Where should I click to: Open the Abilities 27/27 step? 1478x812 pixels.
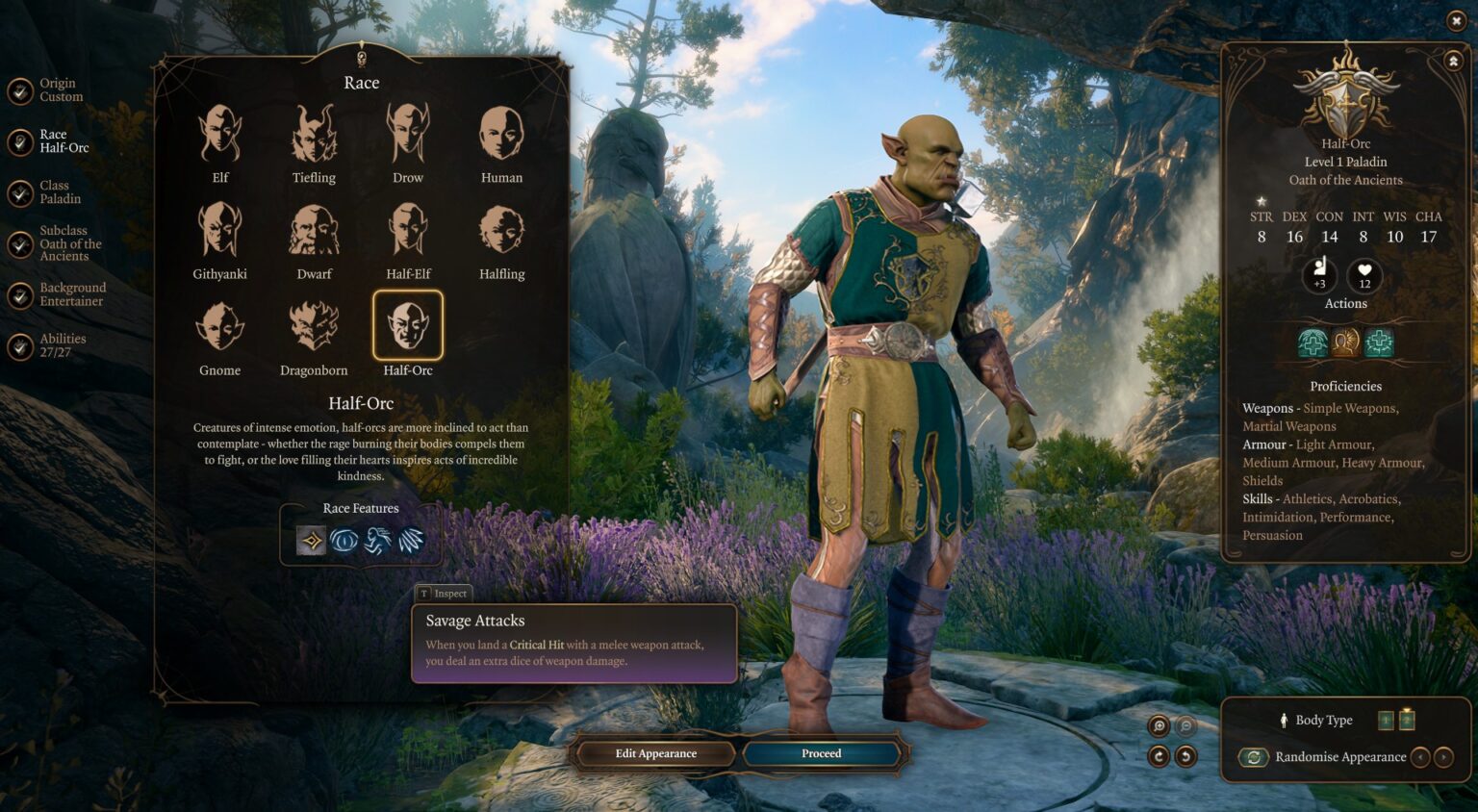click(x=18, y=345)
